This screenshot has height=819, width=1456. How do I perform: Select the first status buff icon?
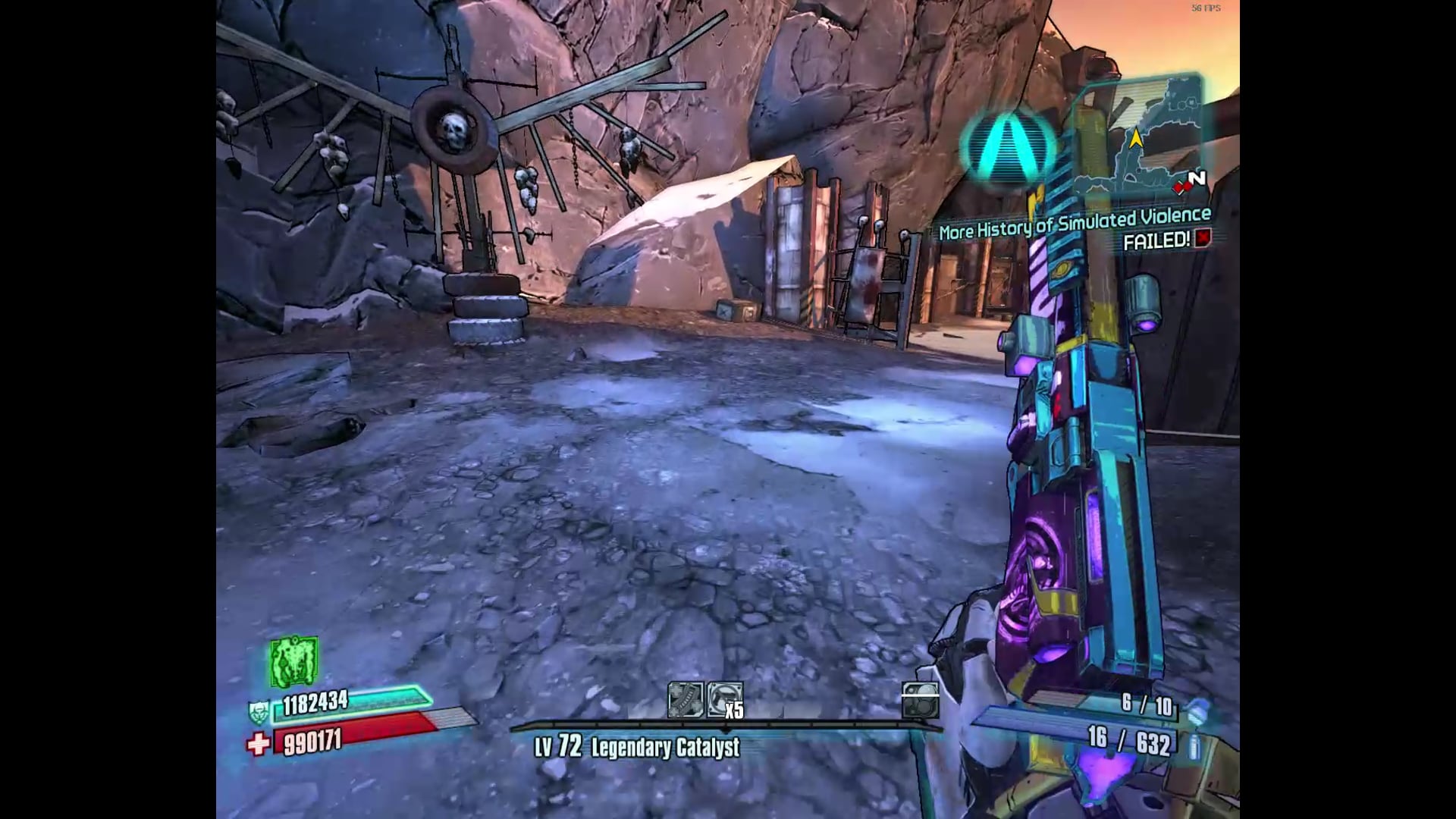pyautogui.click(x=685, y=700)
